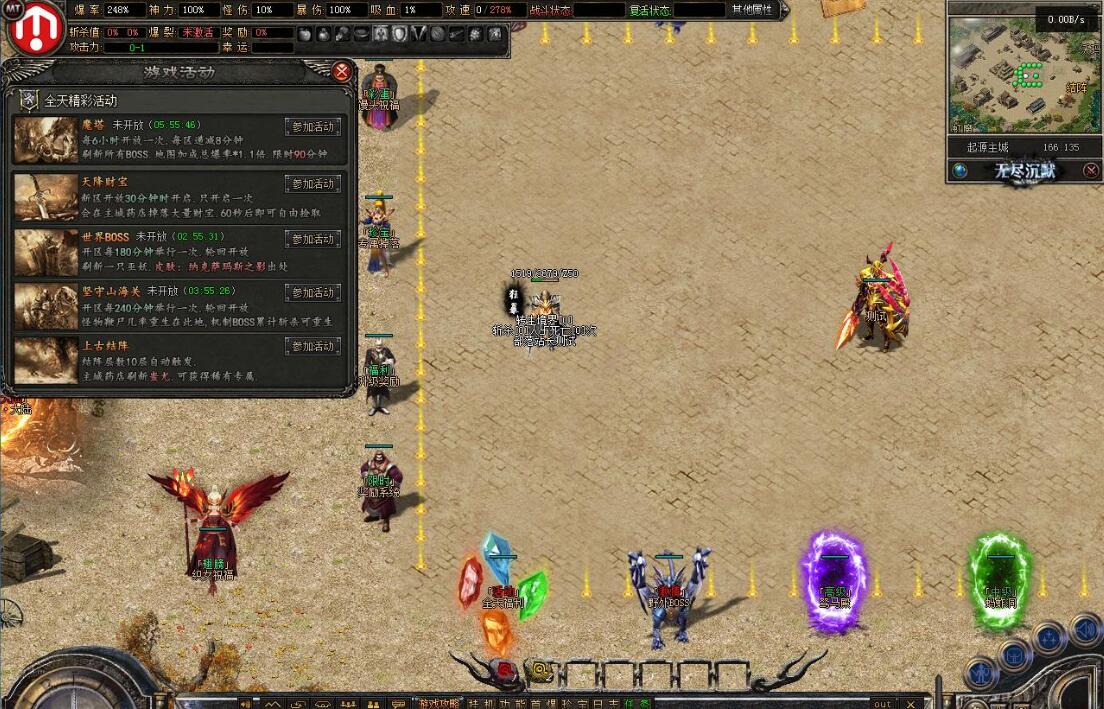Screen dimensions: 1104x709
Task: Close the 游戏活动 events panel
Action: pyautogui.click(x=342, y=72)
